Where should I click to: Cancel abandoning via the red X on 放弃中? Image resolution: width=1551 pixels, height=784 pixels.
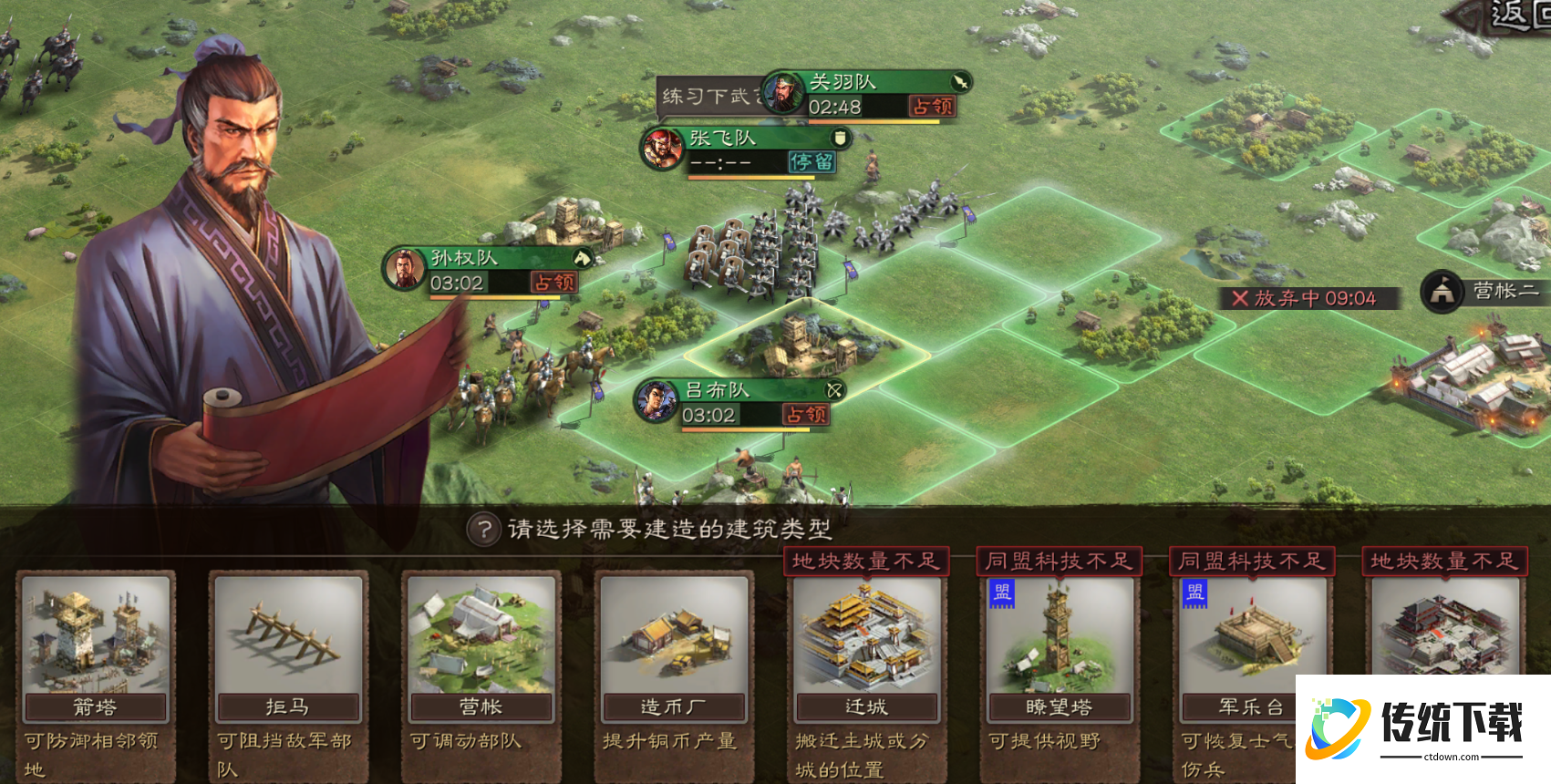coord(1240,298)
